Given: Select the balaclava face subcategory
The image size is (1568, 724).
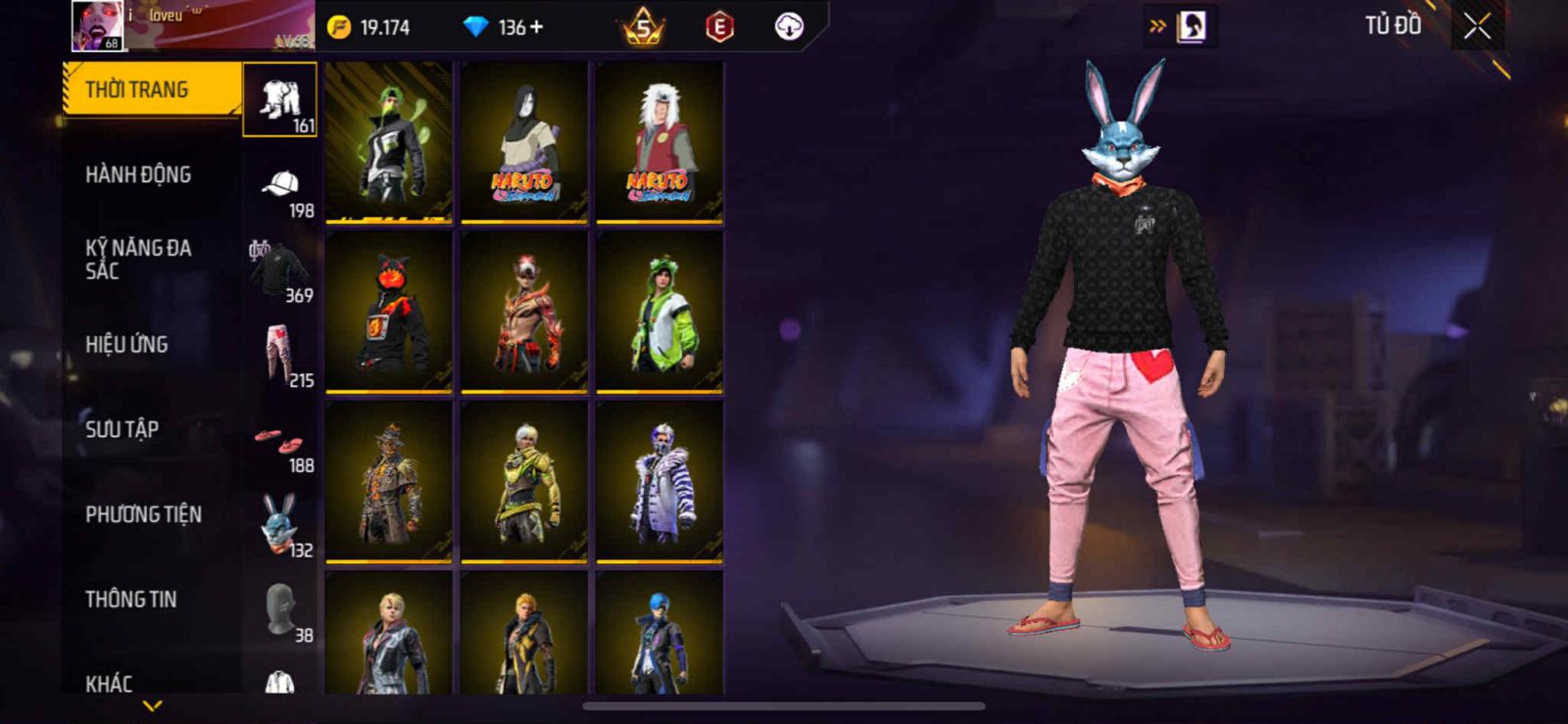Looking at the screenshot, I should pos(281,611).
